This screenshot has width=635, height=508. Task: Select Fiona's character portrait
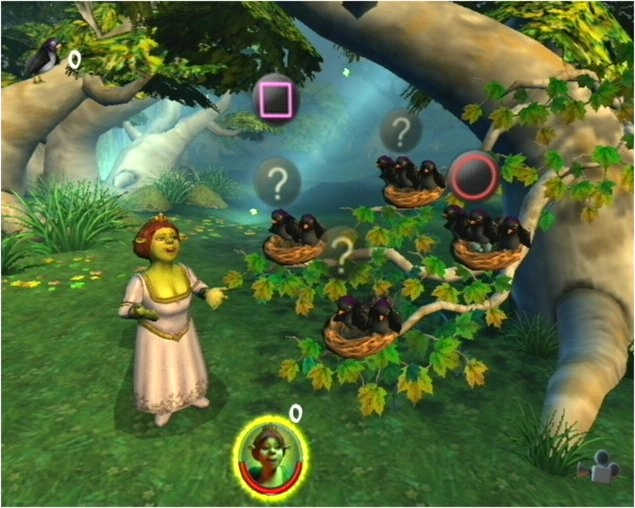(271, 453)
